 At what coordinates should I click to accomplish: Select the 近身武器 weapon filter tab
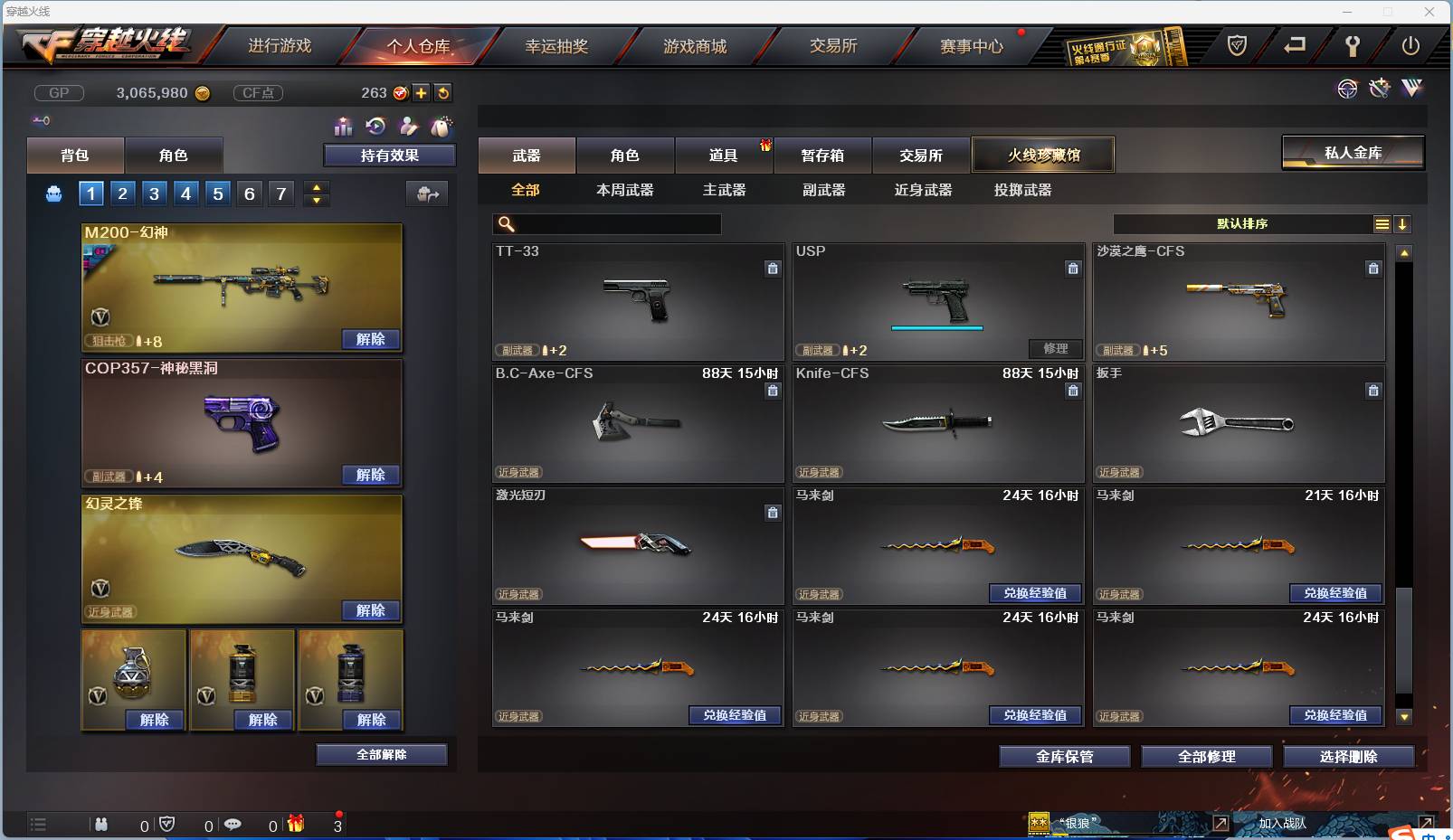click(x=922, y=191)
